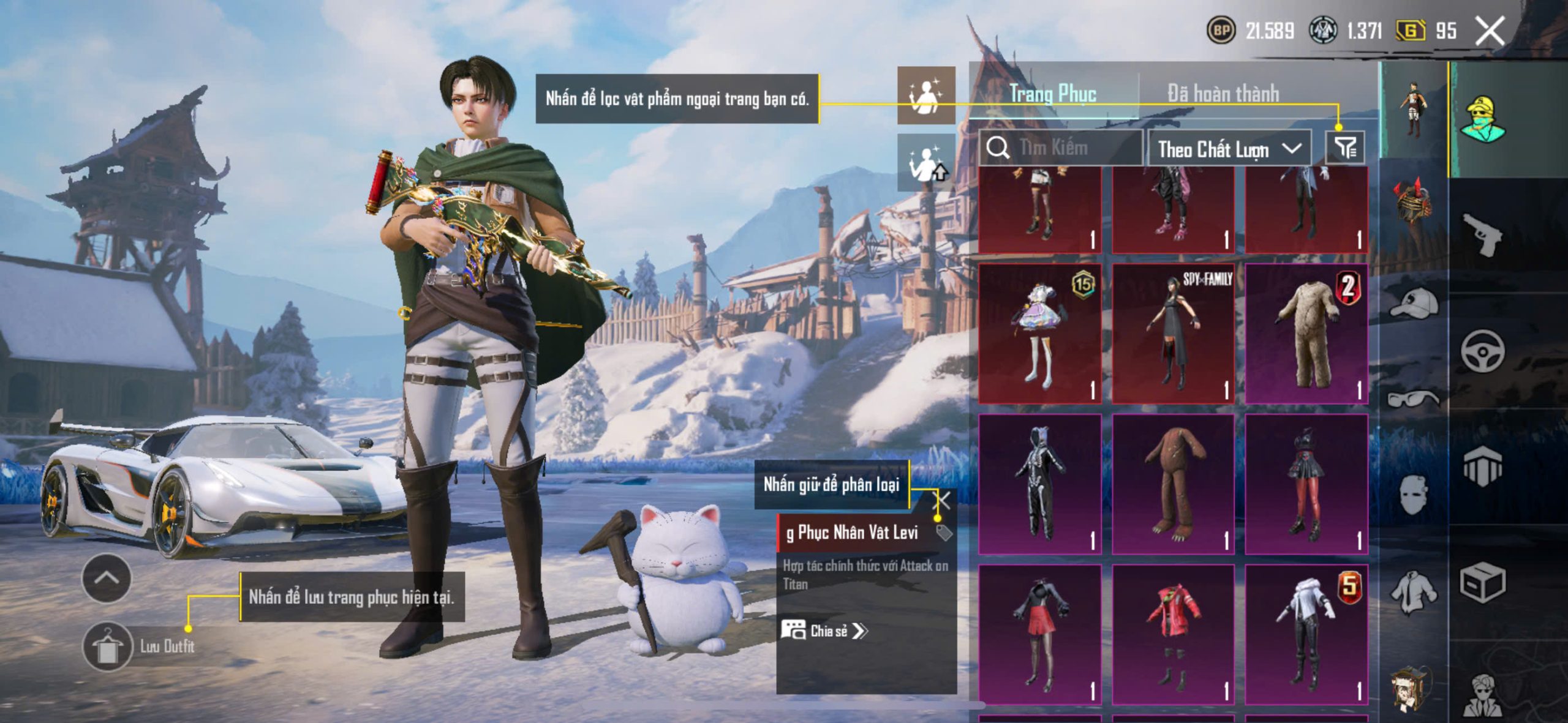Open the Theo Chất Lượng sort dropdown
The width and height of the screenshot is (1568, 723).
click(x=1229, y=149)
